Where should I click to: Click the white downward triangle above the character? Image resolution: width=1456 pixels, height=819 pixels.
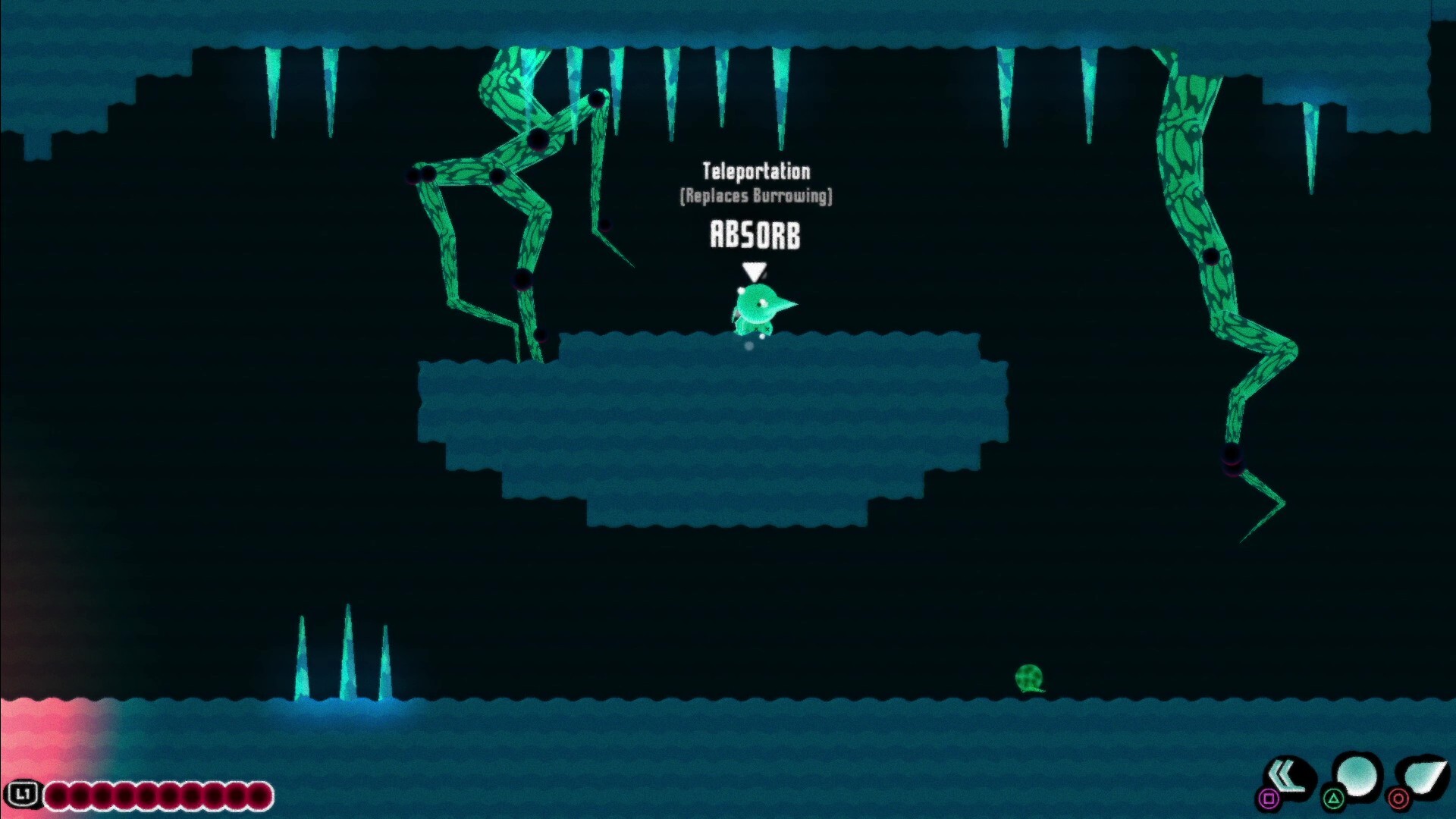click(x=753, y=268)
